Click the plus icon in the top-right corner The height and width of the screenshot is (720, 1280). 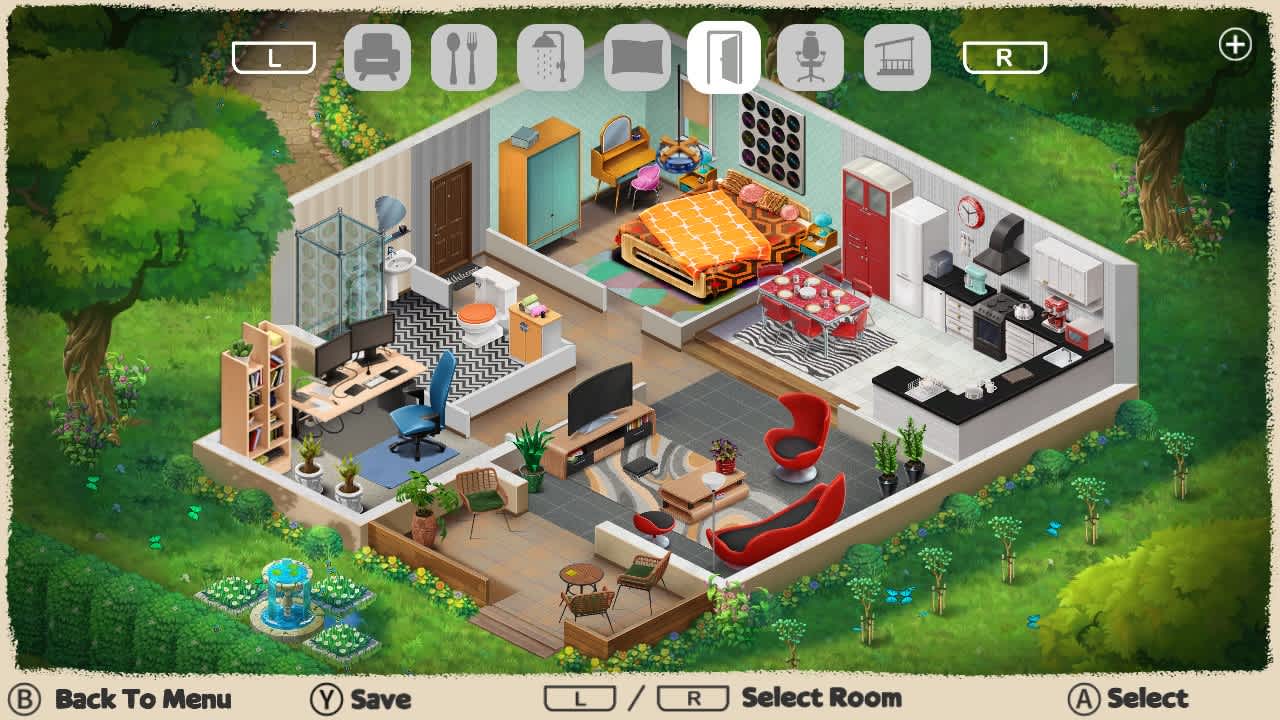[1236, 44]
